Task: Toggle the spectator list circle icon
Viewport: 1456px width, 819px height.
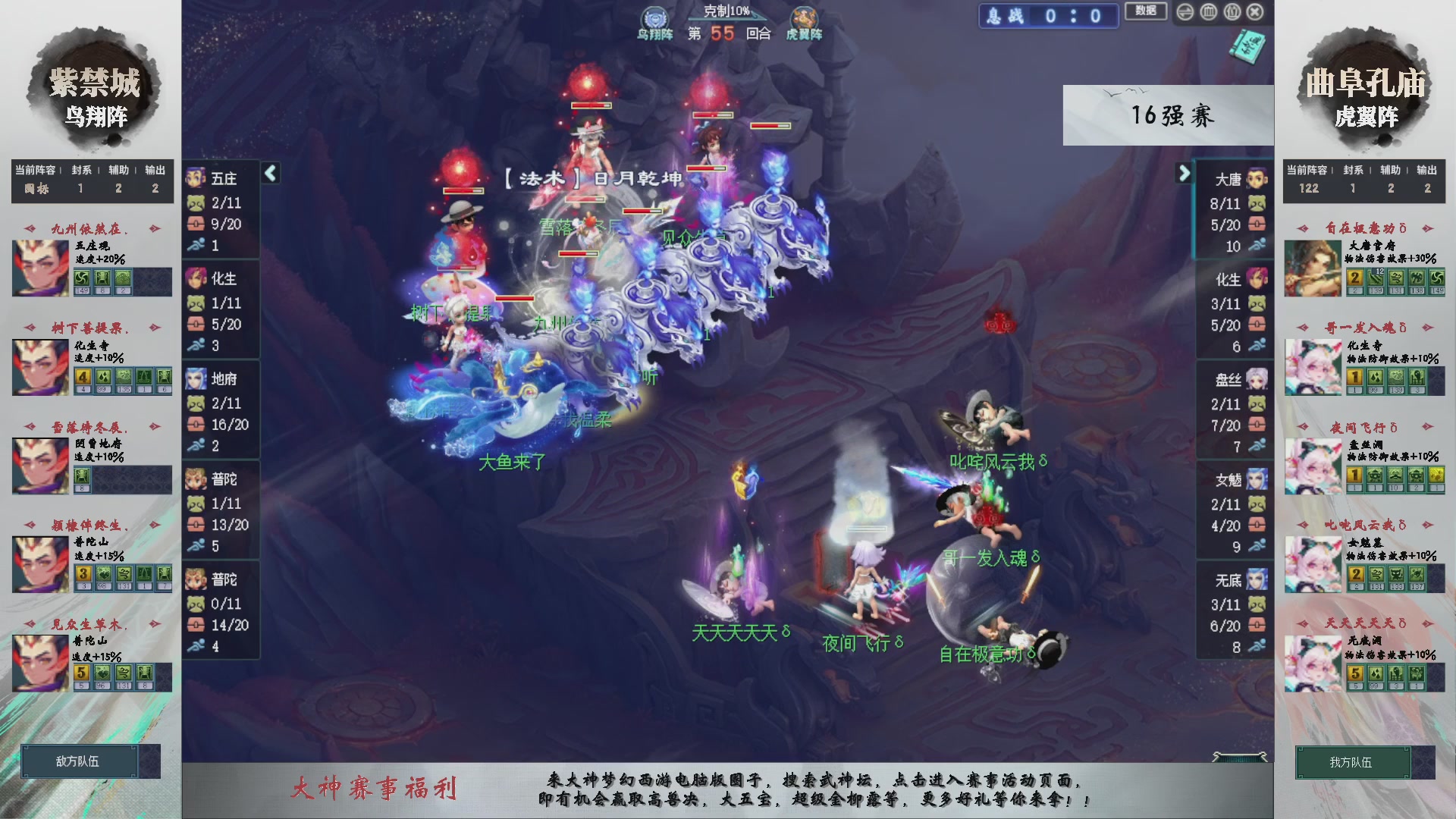Action: [x=1232, y=12]
